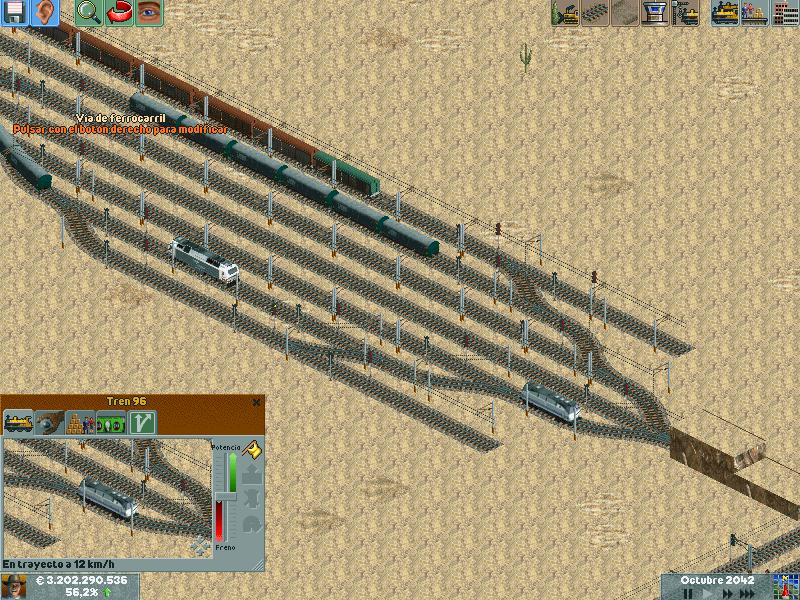This screenshot has height=600, width=800.
Task: Open the floppy disk save menu
Action: click(15, 12)
